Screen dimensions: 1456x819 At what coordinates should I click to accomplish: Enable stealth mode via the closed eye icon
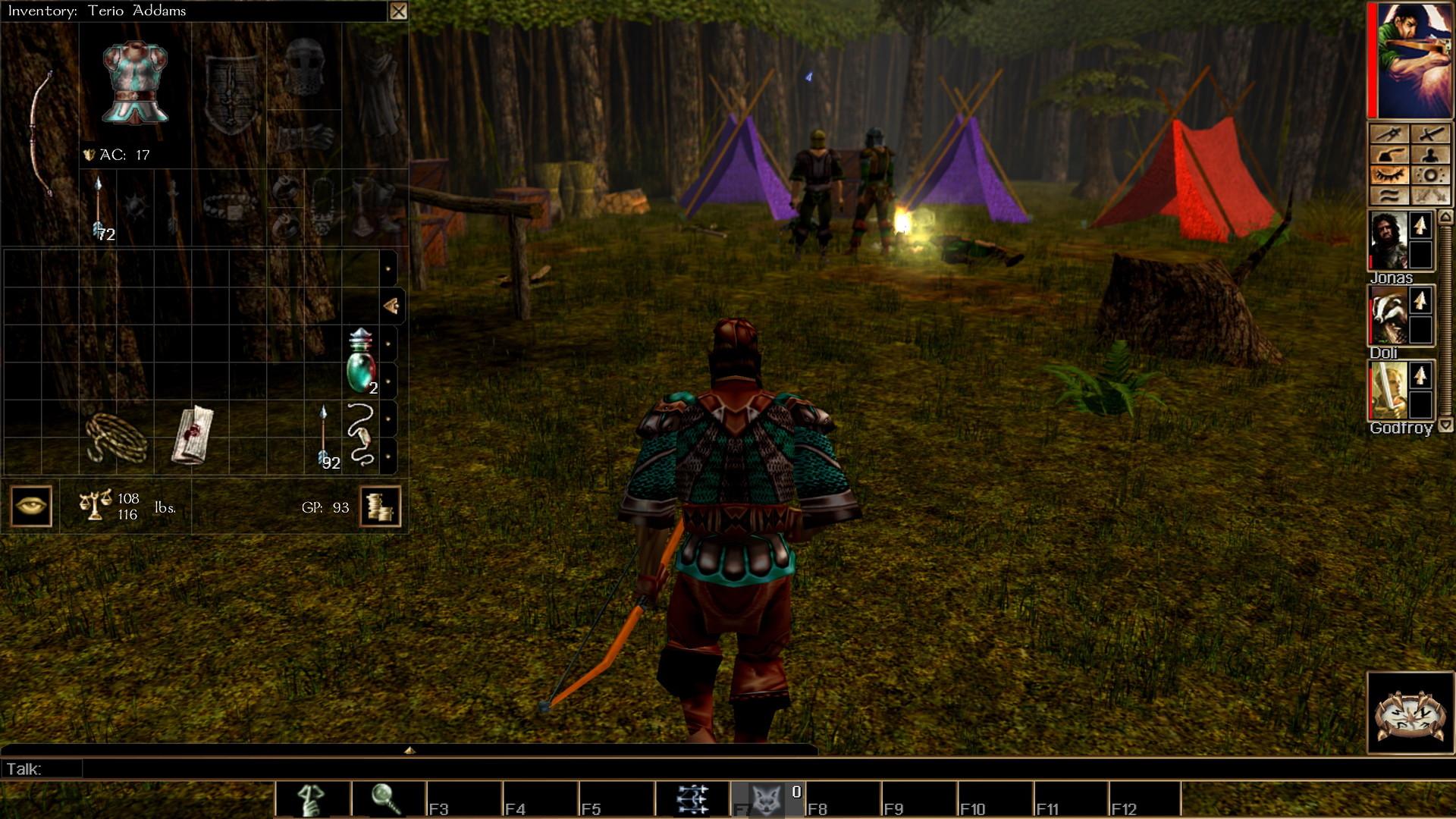click(1390, 174)
